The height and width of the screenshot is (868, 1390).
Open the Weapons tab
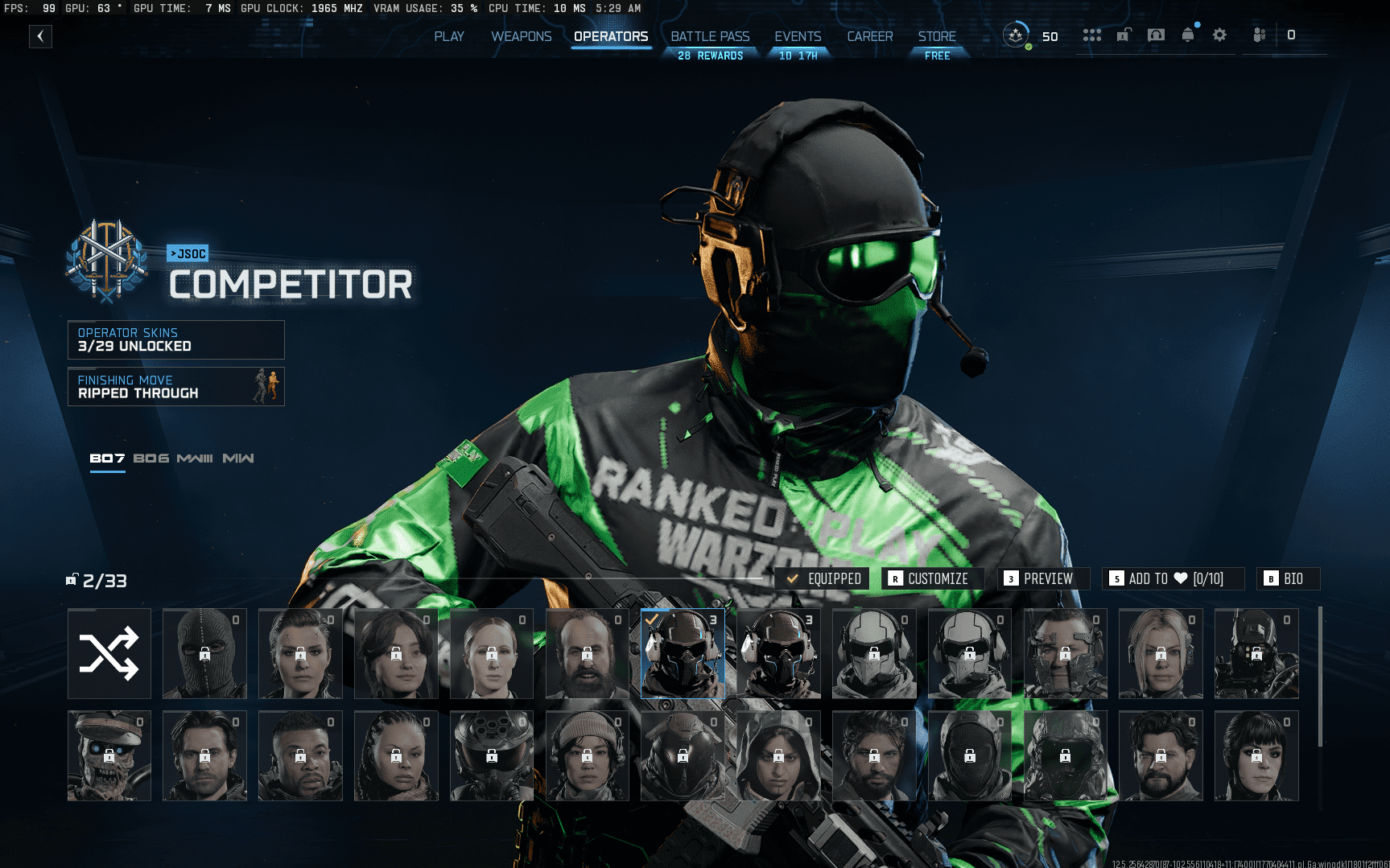click(522, 36)
